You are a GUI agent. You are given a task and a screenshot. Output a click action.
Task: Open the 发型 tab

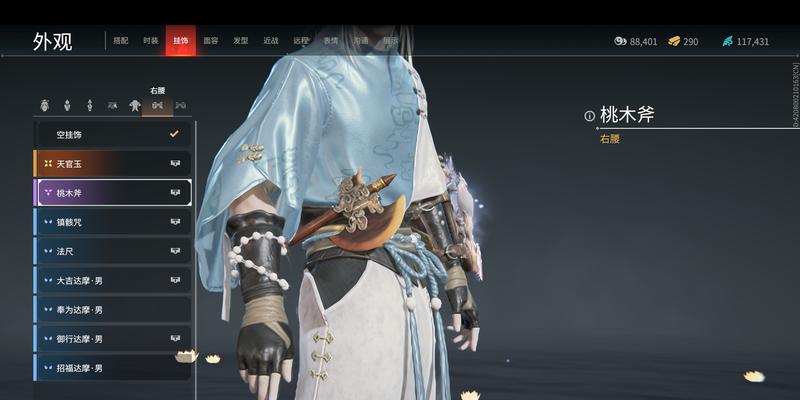[241, 41]
